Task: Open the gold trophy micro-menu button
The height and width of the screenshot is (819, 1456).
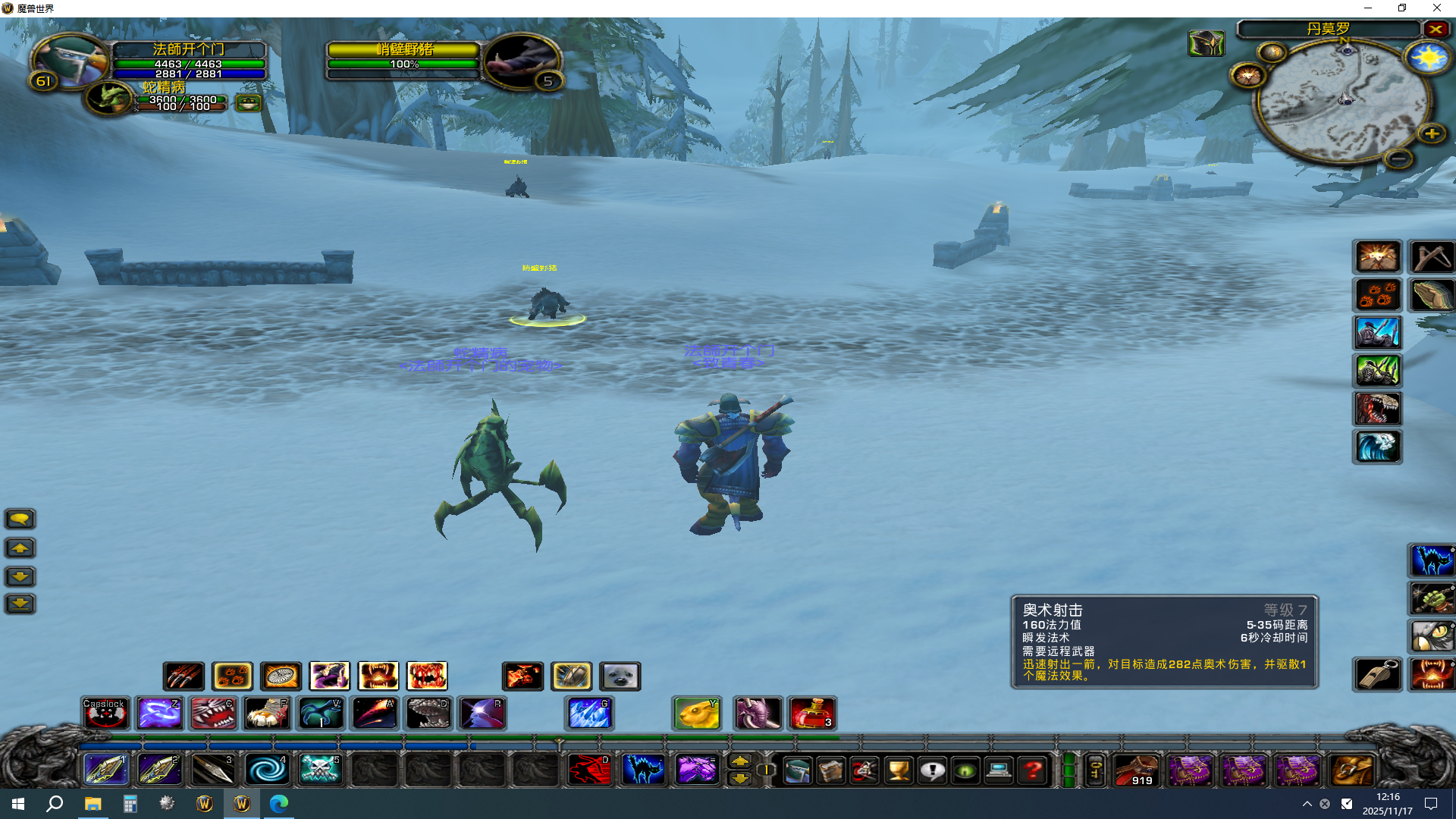Action: [x=899, y=770]
